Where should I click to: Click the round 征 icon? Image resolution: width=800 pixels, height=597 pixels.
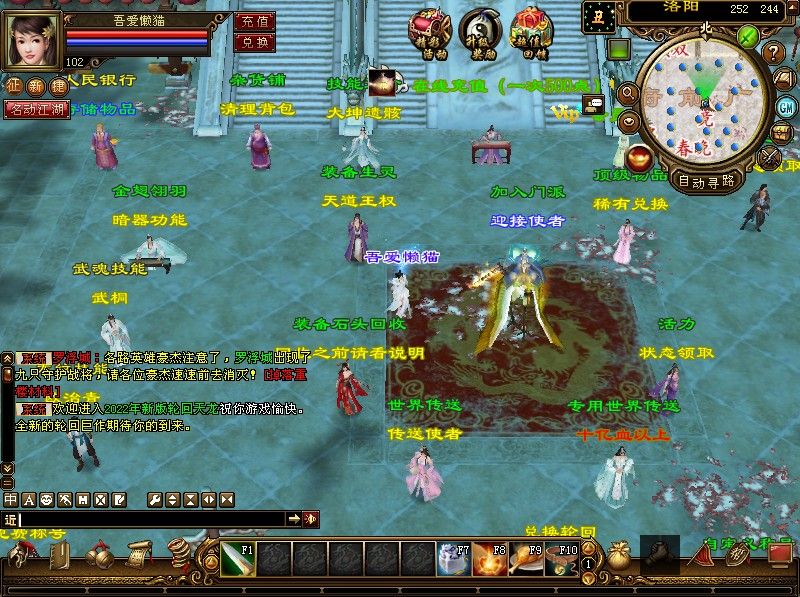click(x=13, y=87)
